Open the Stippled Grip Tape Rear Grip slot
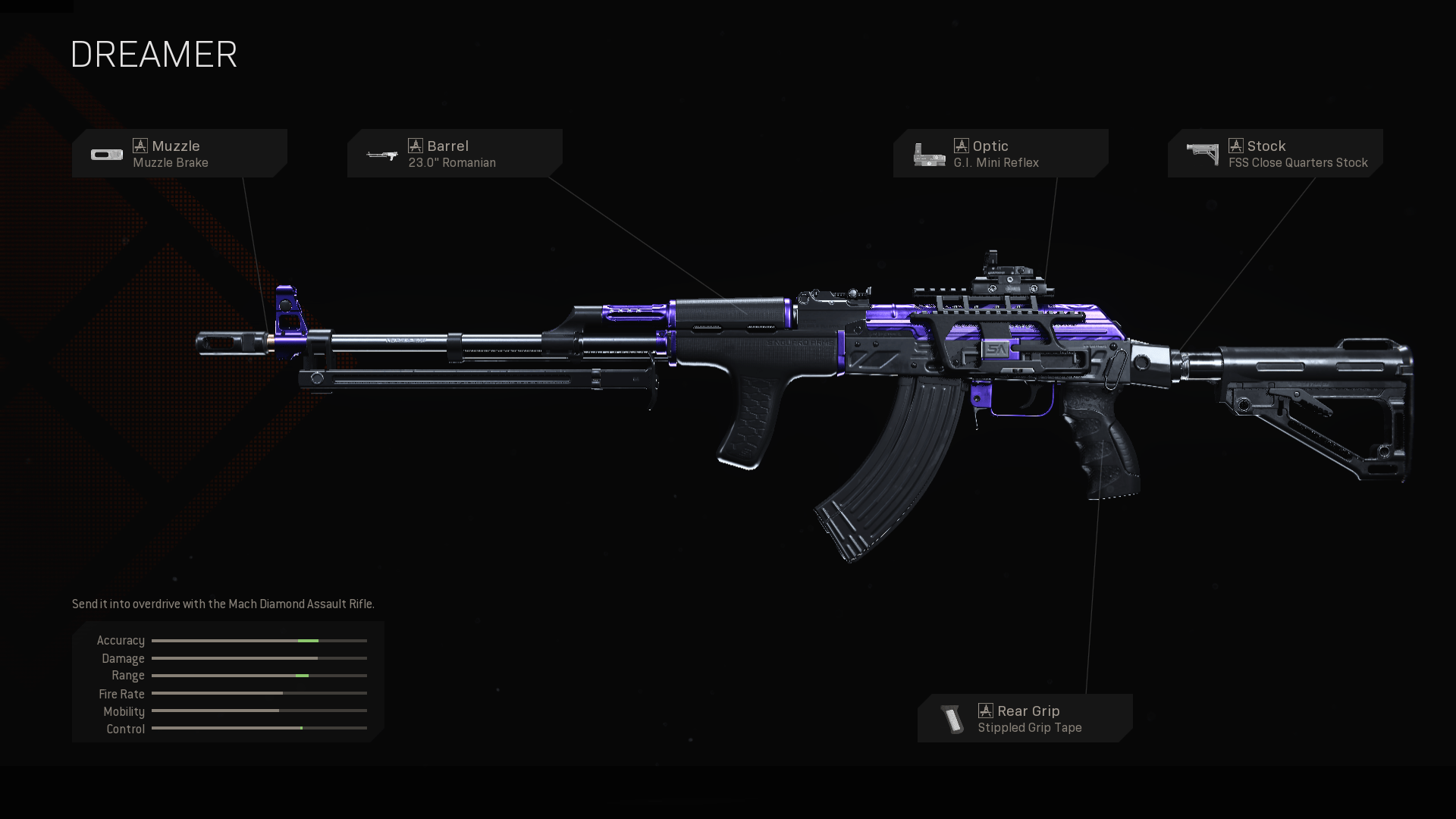Viewport: 1456px width, 819px height. pyautogui.click(x=1025, y=718)
